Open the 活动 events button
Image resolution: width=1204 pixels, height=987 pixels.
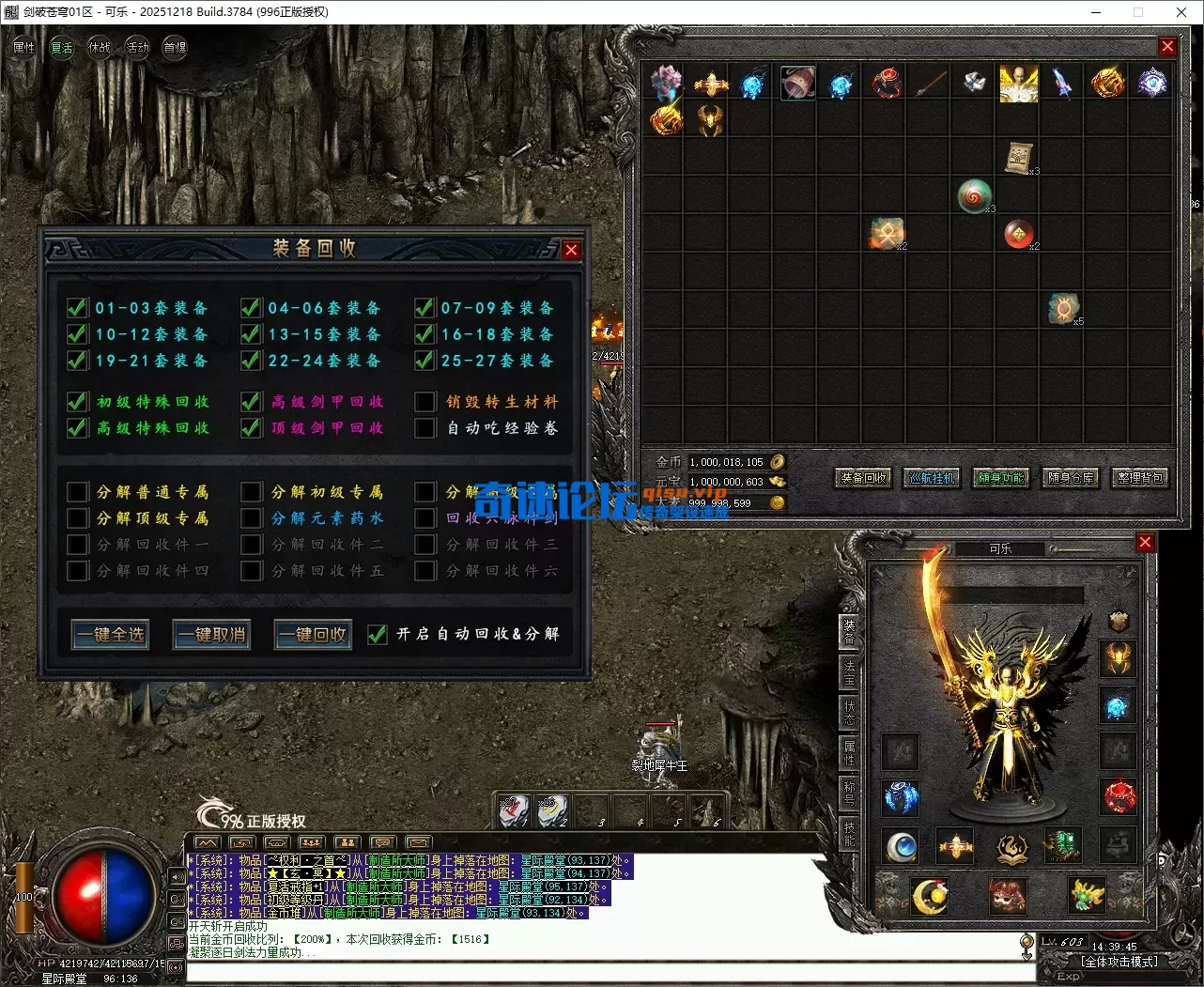tap(137, 48)
